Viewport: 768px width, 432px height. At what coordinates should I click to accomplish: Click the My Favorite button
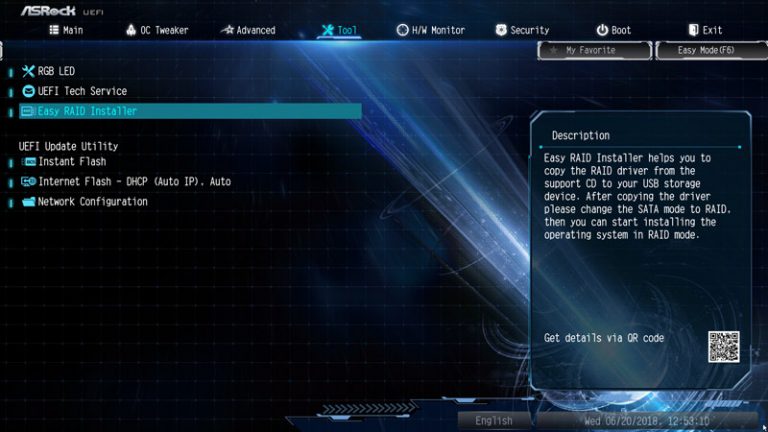[x=594, y=50]
